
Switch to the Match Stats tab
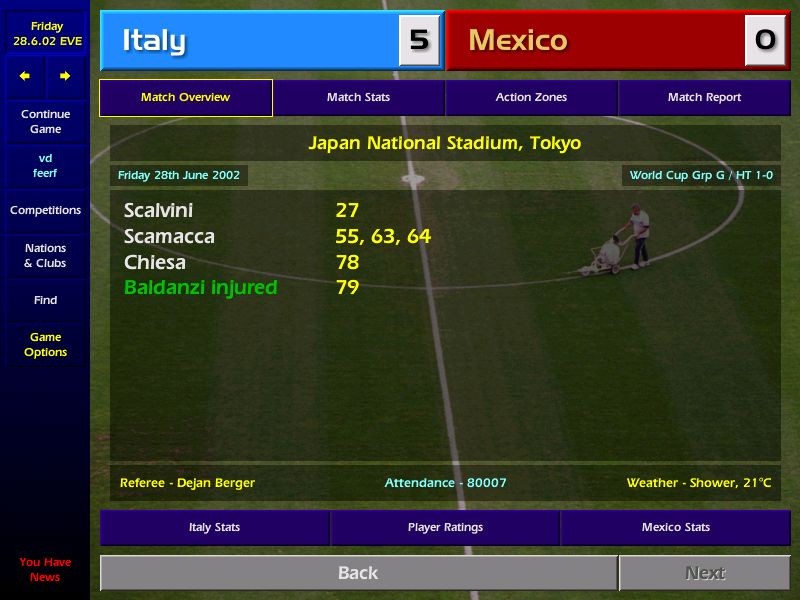tap(358, 98)
